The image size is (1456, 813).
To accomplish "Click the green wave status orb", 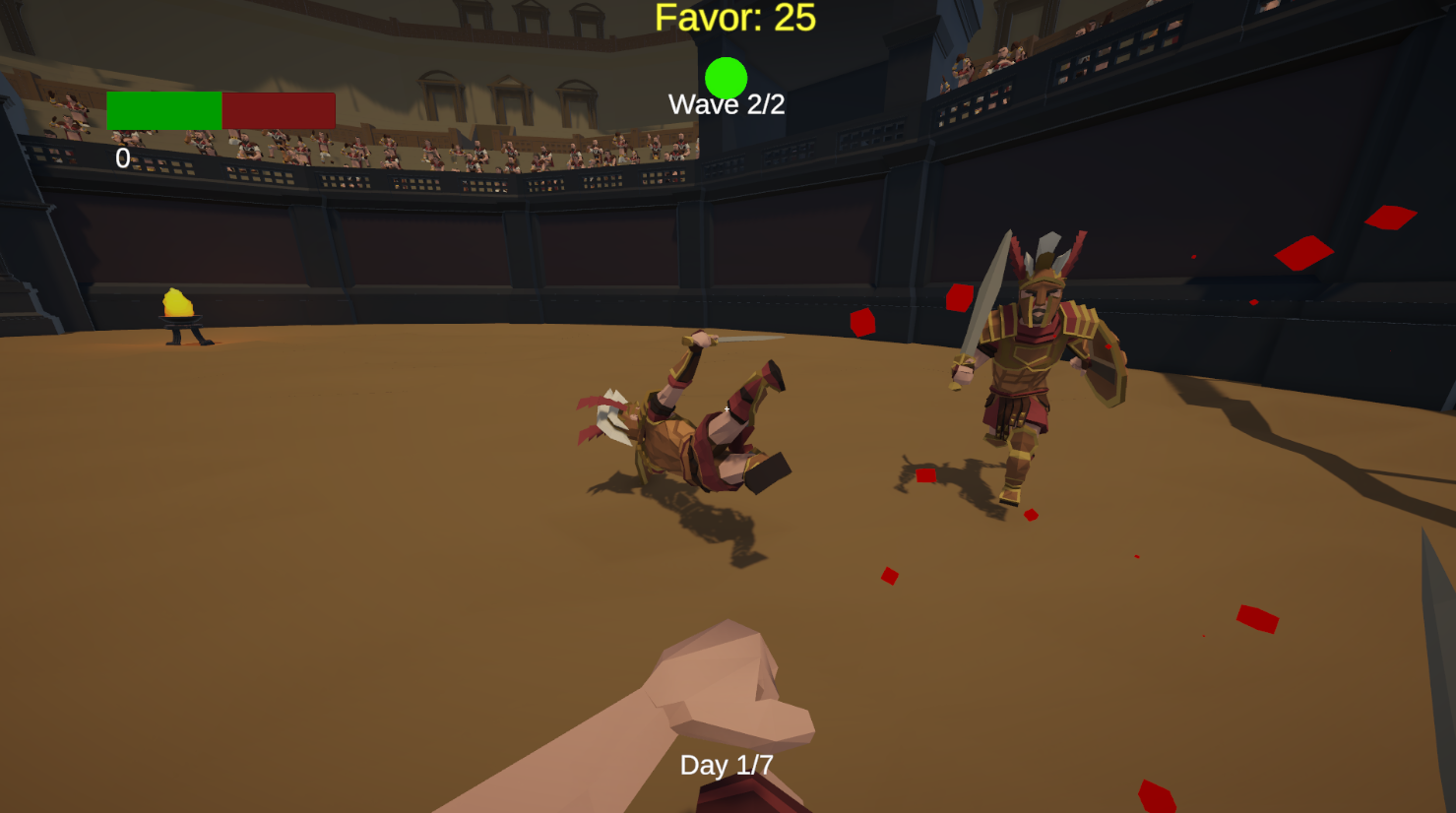I will click(x=726, y=79).
